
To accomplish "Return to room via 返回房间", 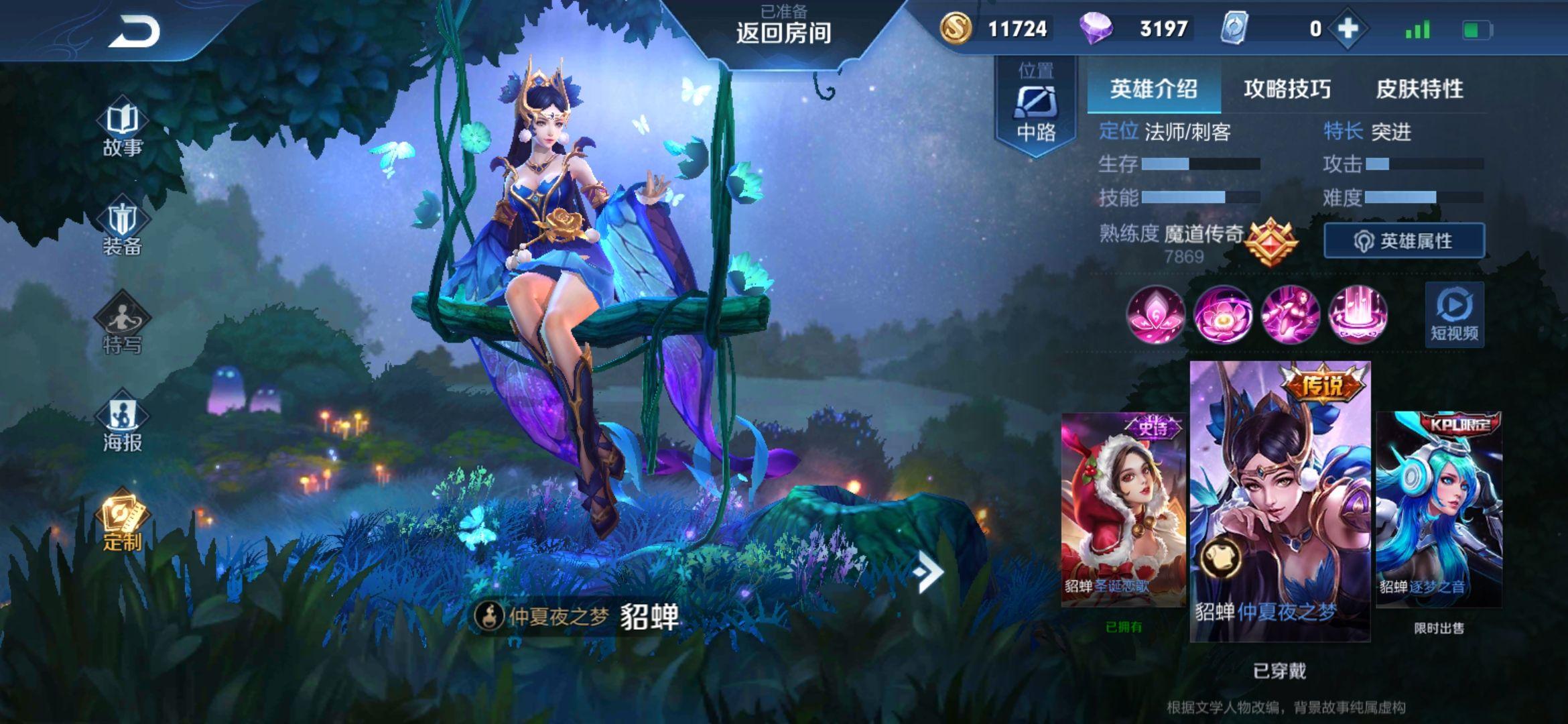I will (783, 32).
